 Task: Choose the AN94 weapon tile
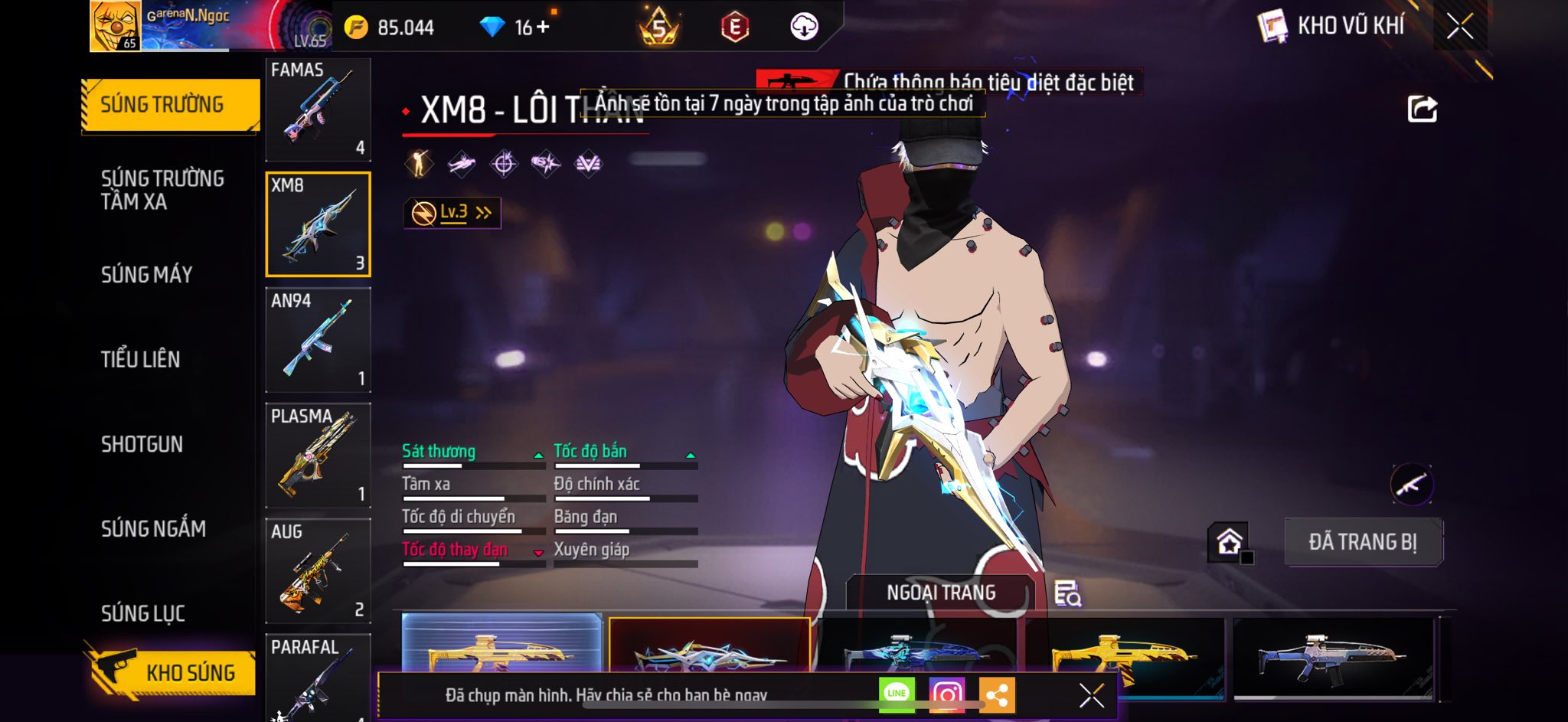(318, 340)
